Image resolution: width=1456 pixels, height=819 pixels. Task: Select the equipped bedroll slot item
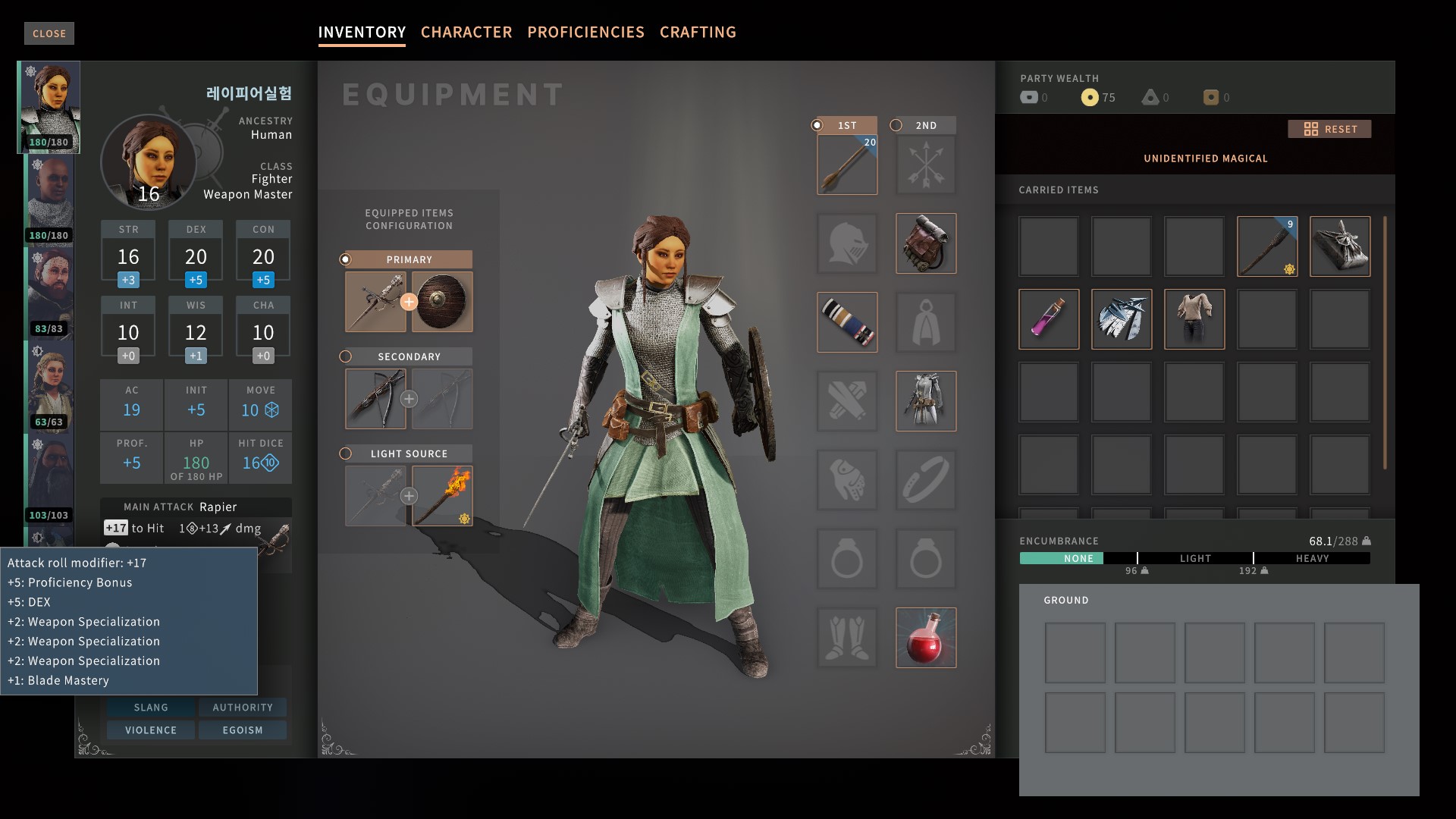pyautogui.click(x=846, y=322)
